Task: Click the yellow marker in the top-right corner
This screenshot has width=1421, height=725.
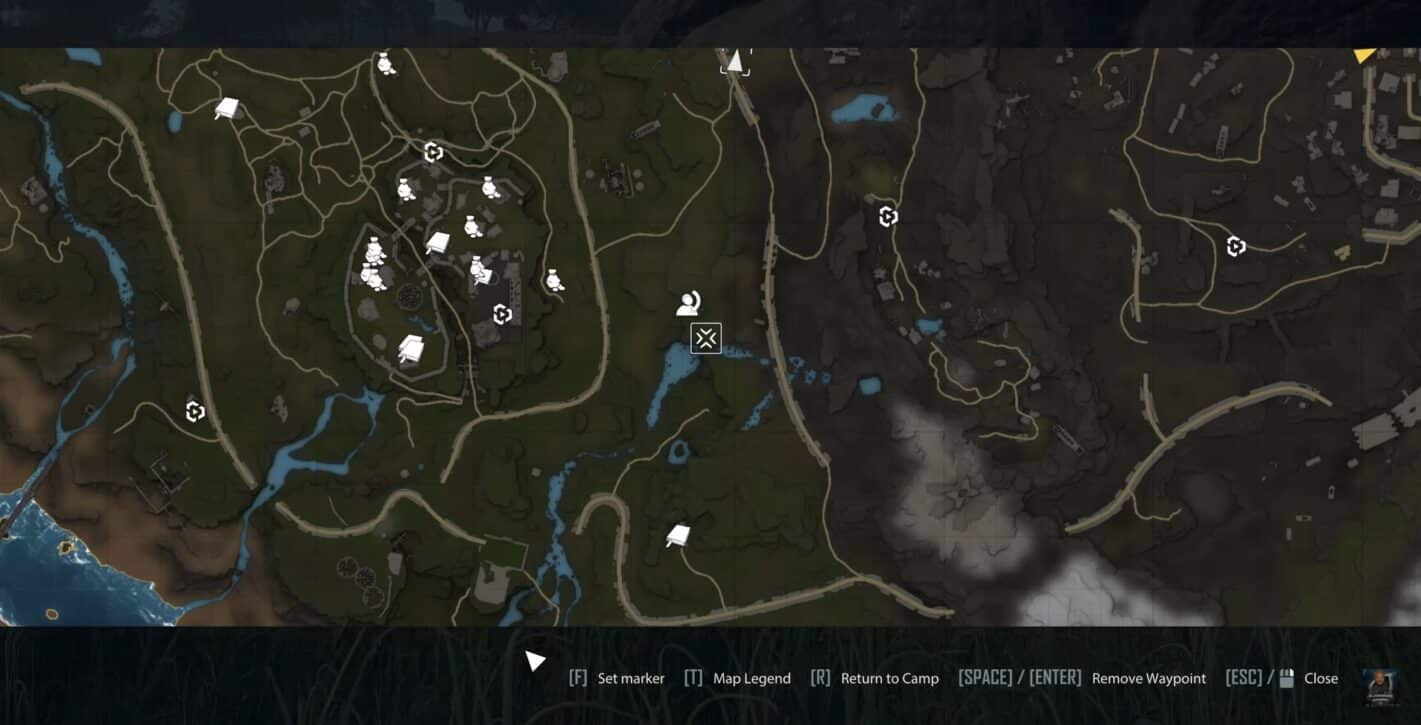Action: (x=1365, y=55)
